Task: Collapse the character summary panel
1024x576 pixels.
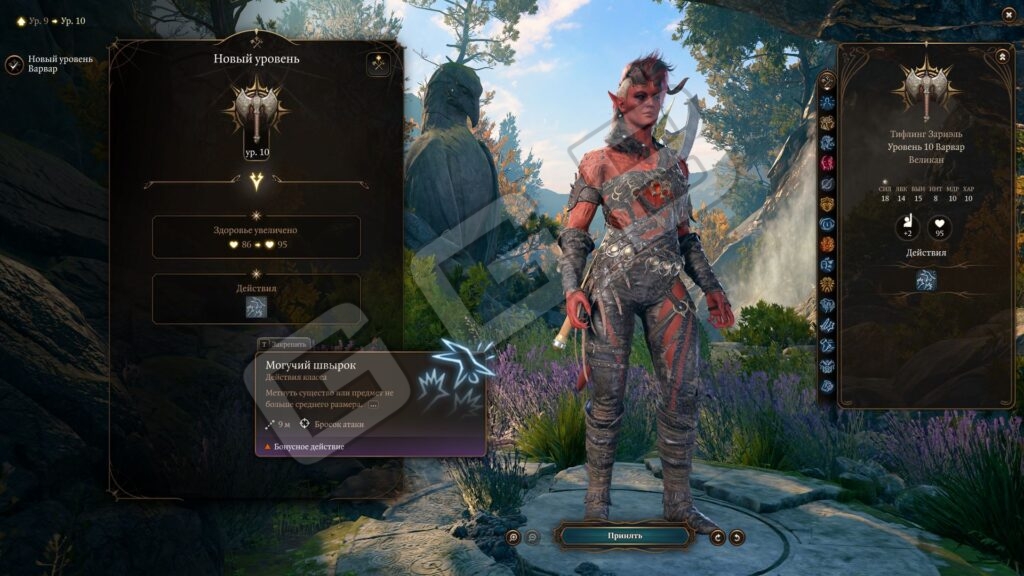Action: (1001, 57)
